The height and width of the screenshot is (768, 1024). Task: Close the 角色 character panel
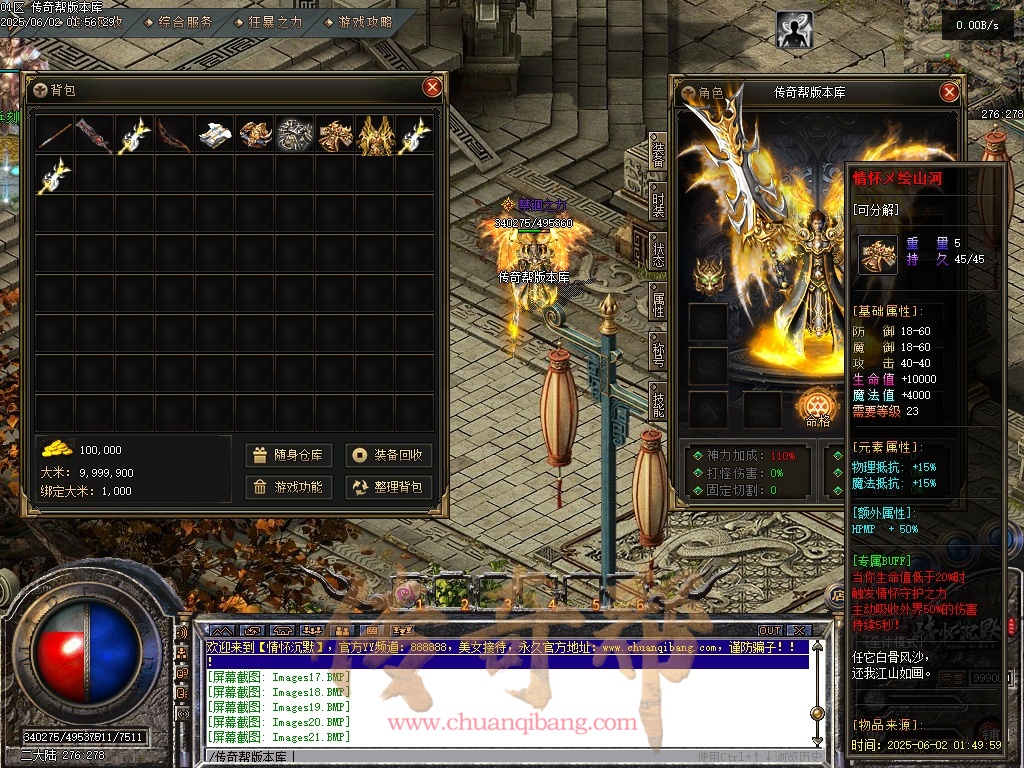click(x=949, y=92)
